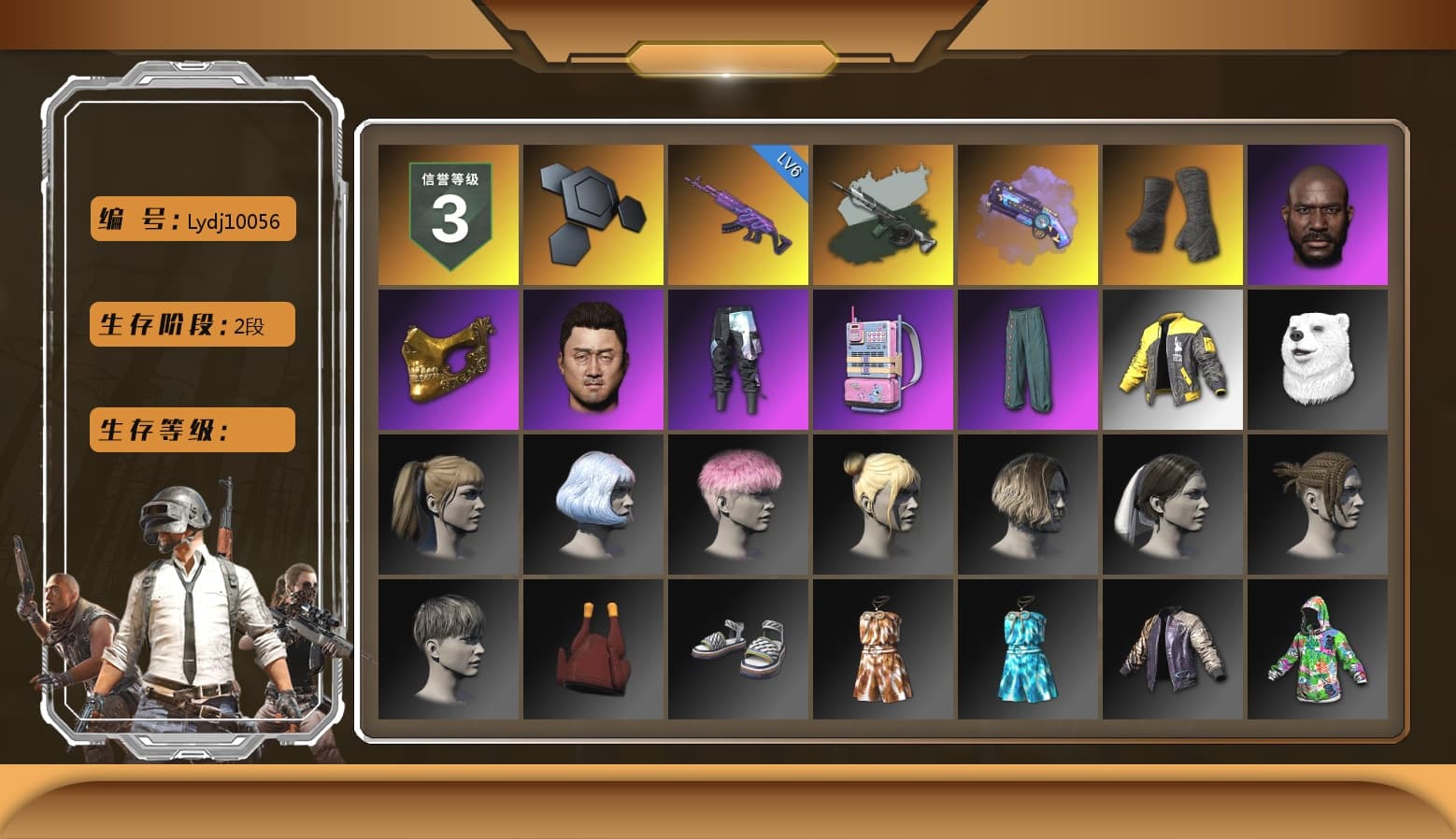Select the purple AKM weapon skin

738,213
